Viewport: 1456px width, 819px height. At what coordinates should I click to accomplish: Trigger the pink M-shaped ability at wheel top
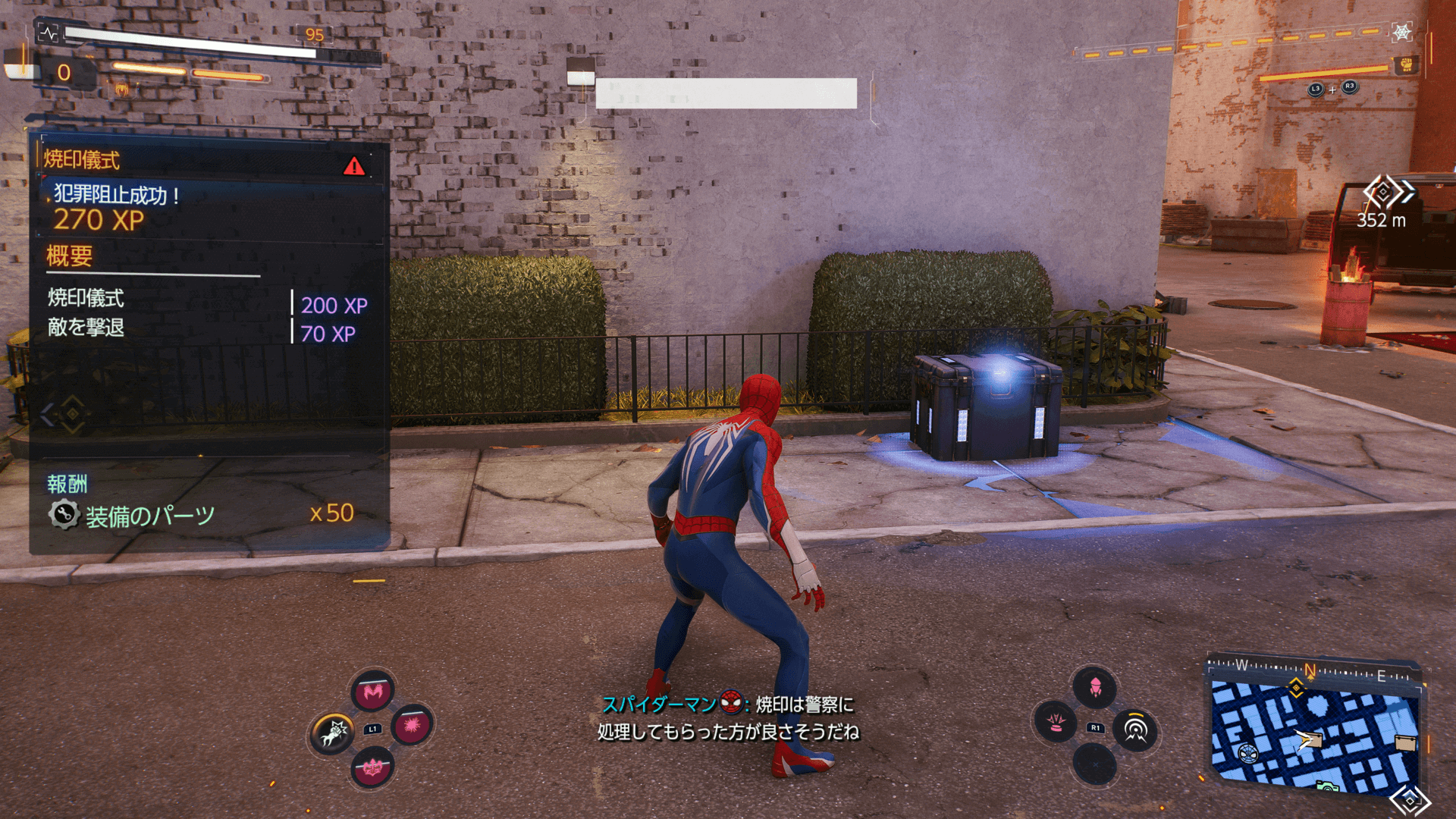tap(372, 691)
